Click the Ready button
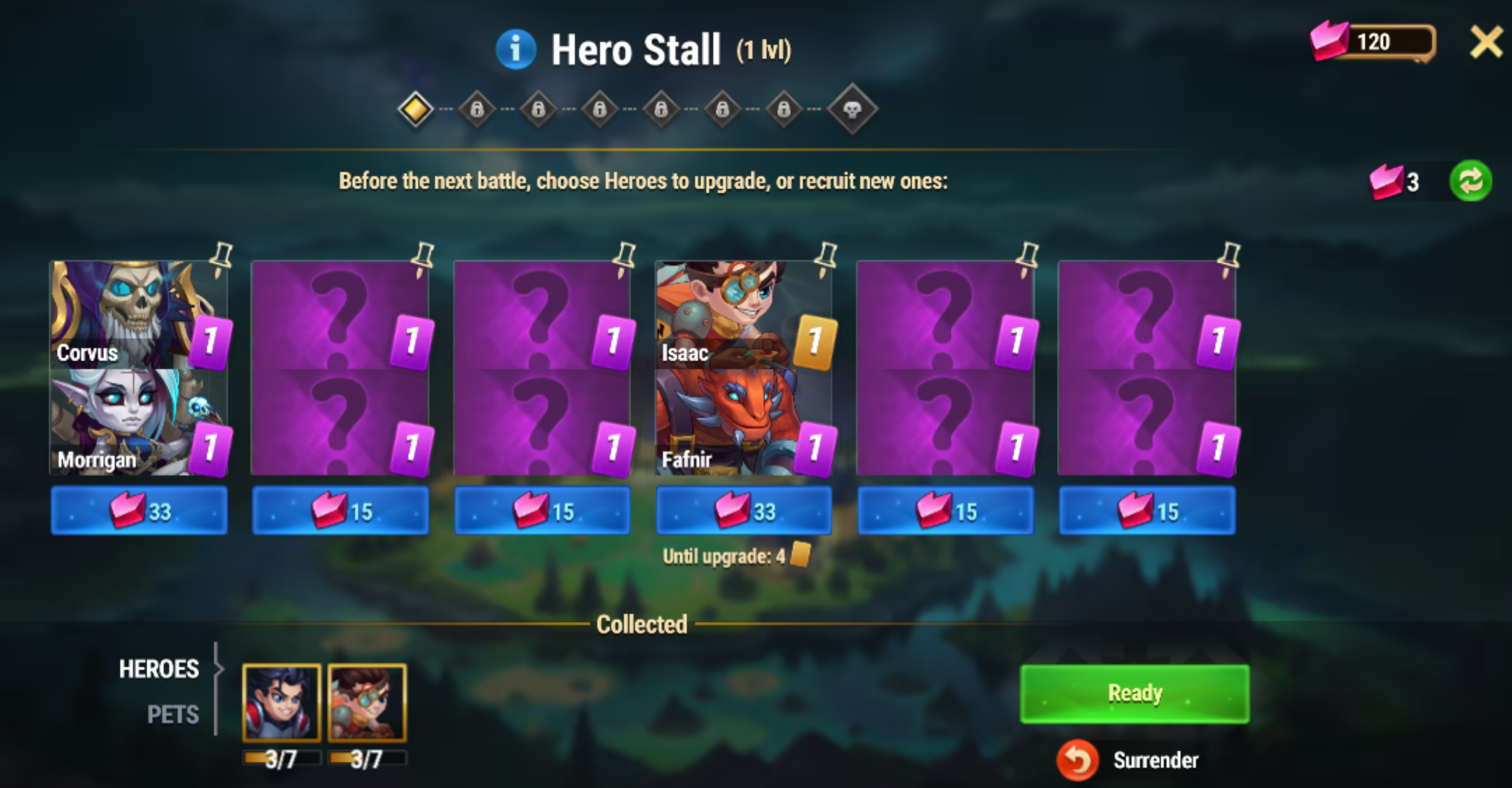1512x788 pixels. 1134,694
